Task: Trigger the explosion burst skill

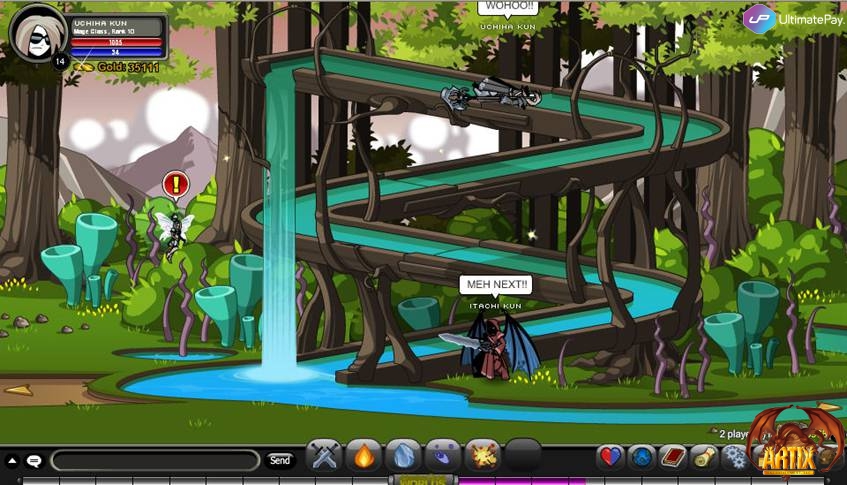Action: [483, 457]
